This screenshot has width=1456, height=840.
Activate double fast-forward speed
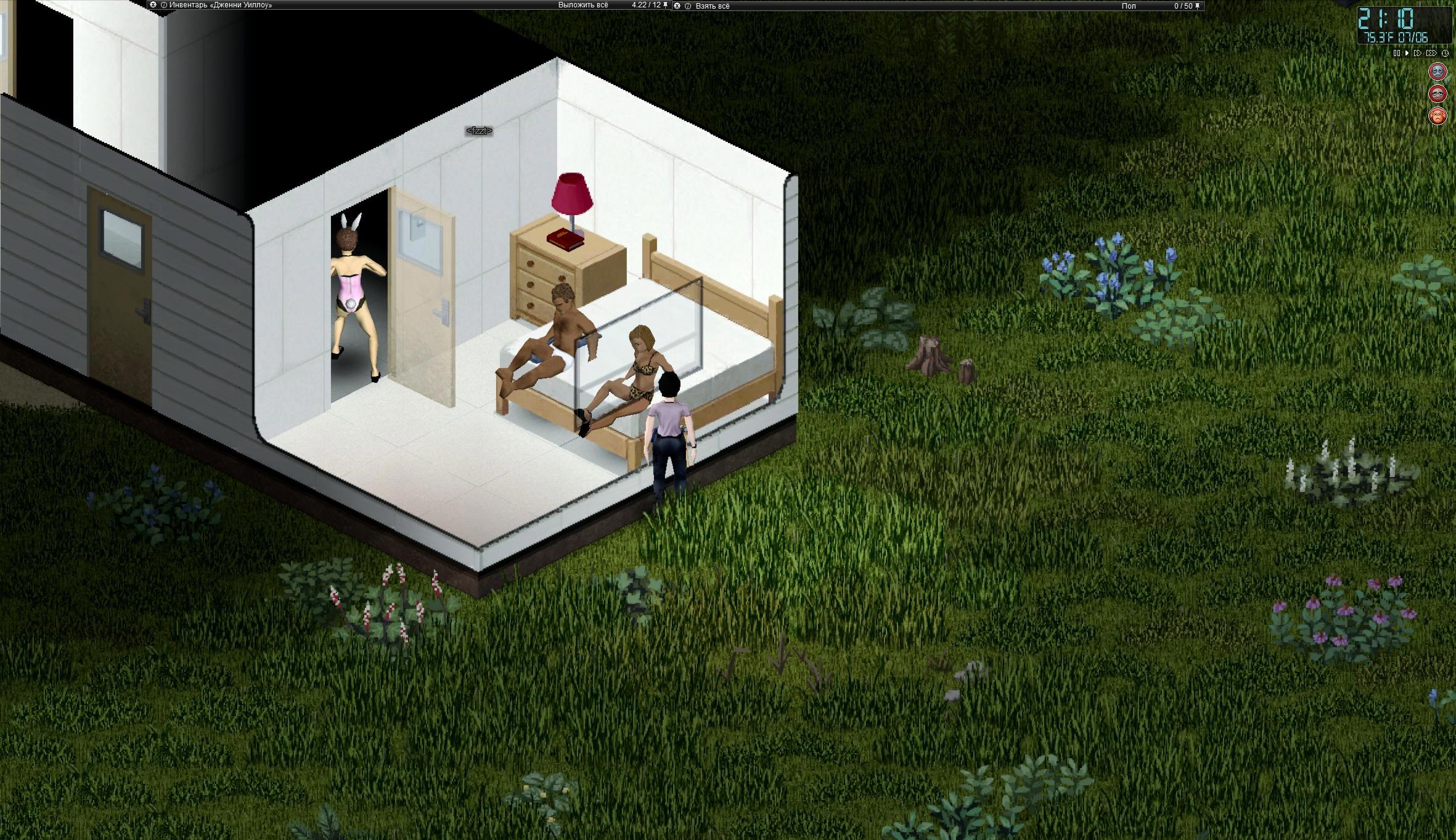pyautogui.click(x=1417, y=54)
